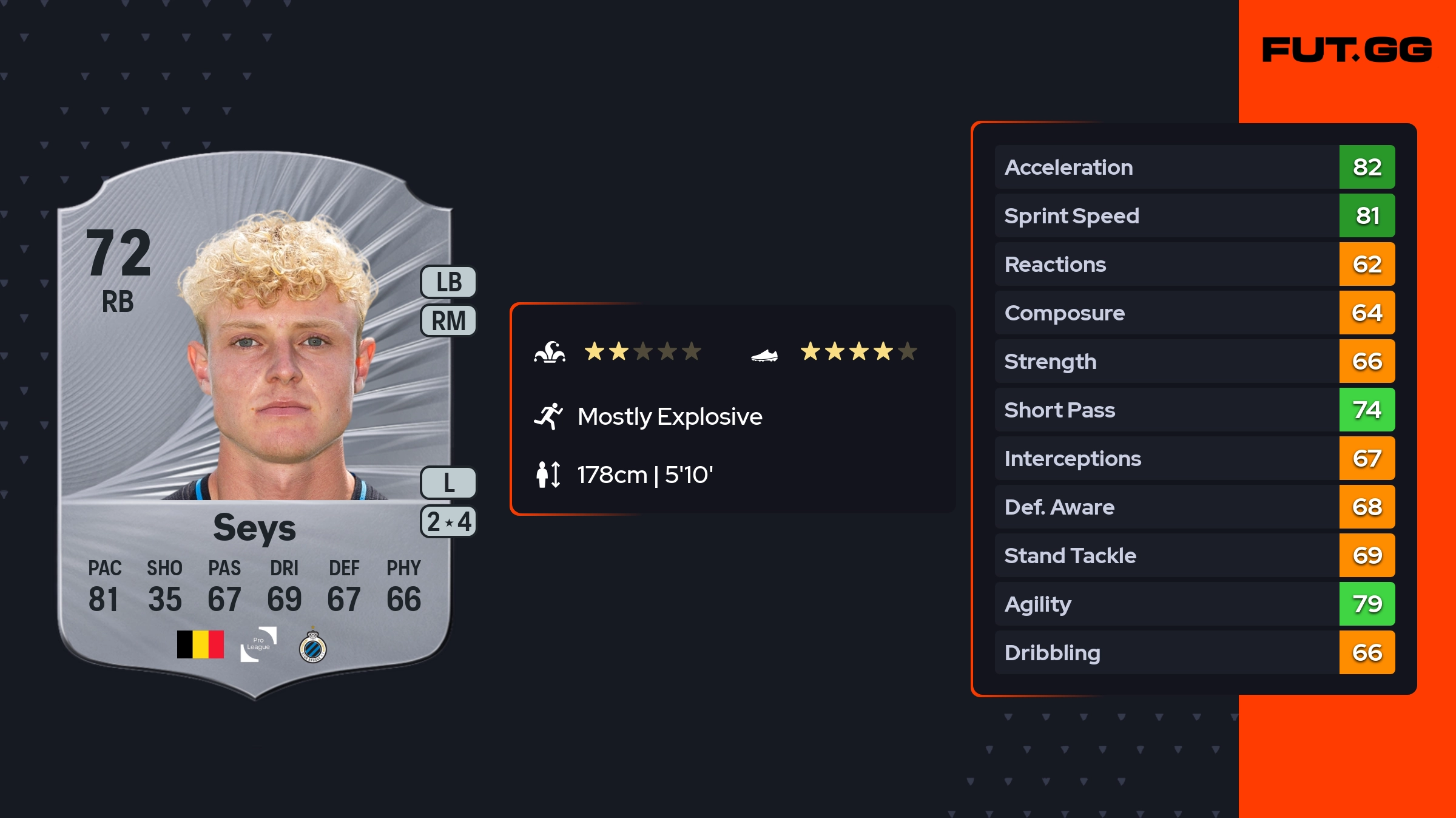Open the FUT.GG logo
This screenshot has height=818, width=1456.
(x=1347, y=50)
